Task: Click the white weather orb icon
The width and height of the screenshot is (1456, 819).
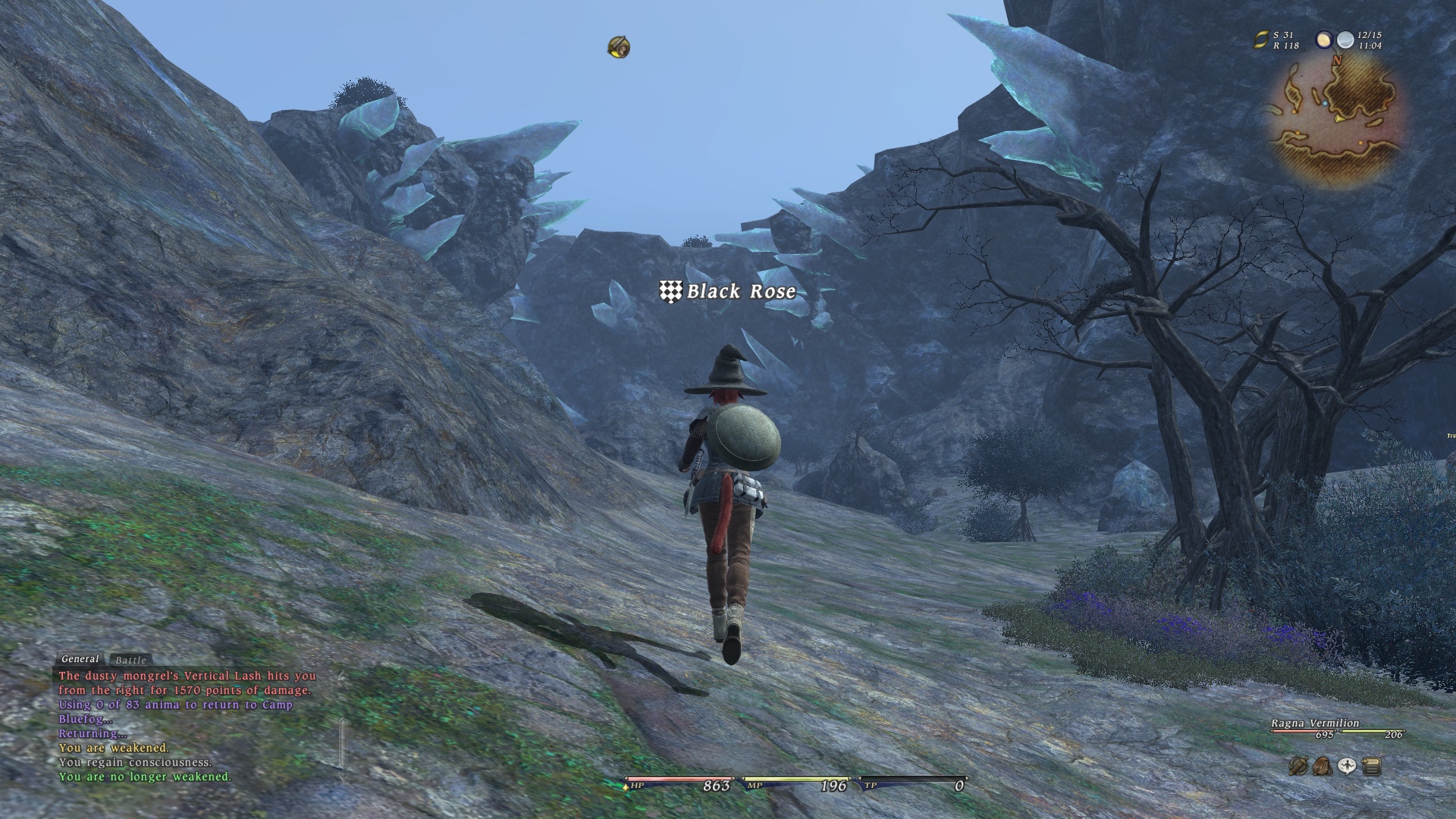Action: [x=1345, y=40]
